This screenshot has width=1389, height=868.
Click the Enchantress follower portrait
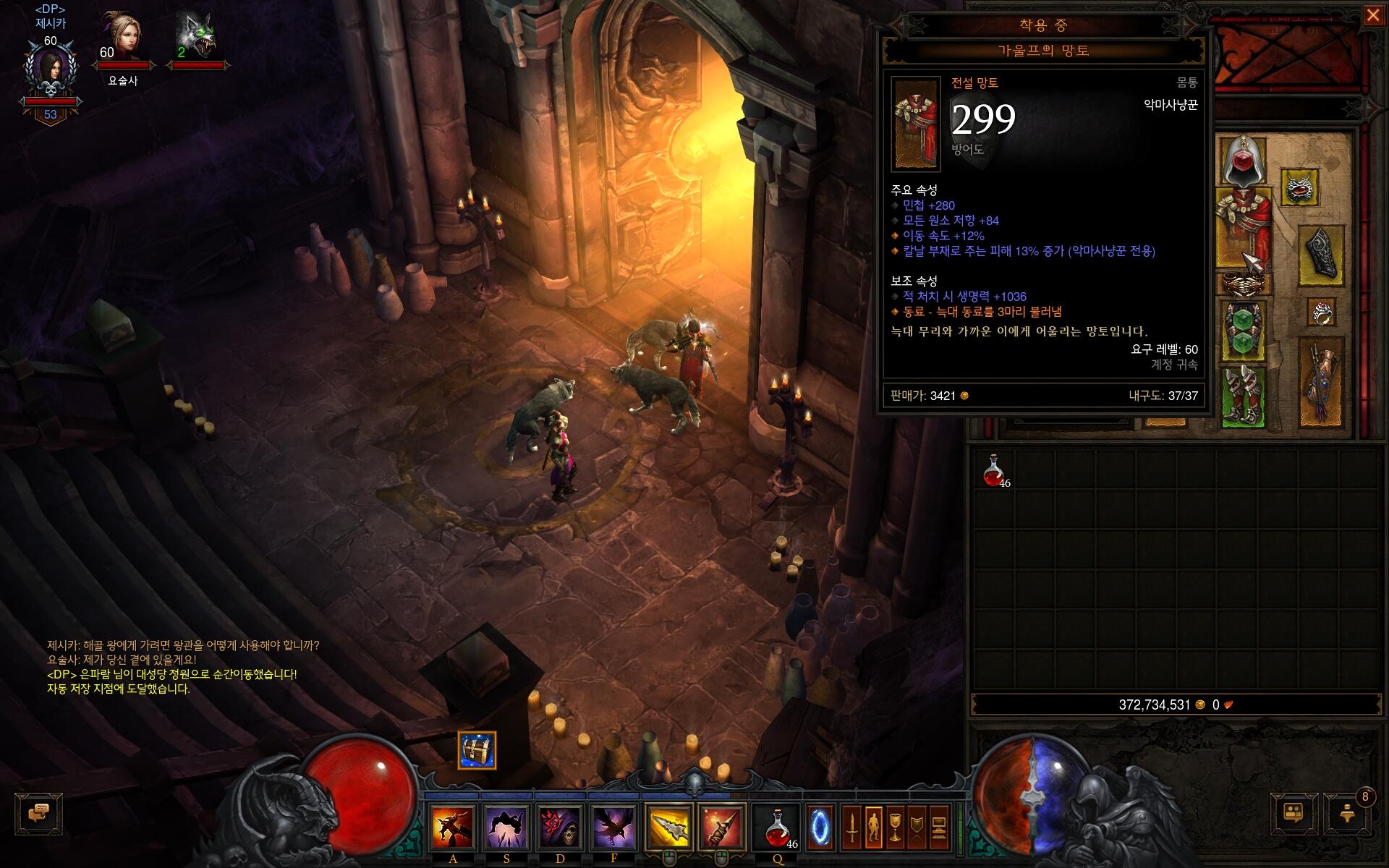(x=122, y=36)
